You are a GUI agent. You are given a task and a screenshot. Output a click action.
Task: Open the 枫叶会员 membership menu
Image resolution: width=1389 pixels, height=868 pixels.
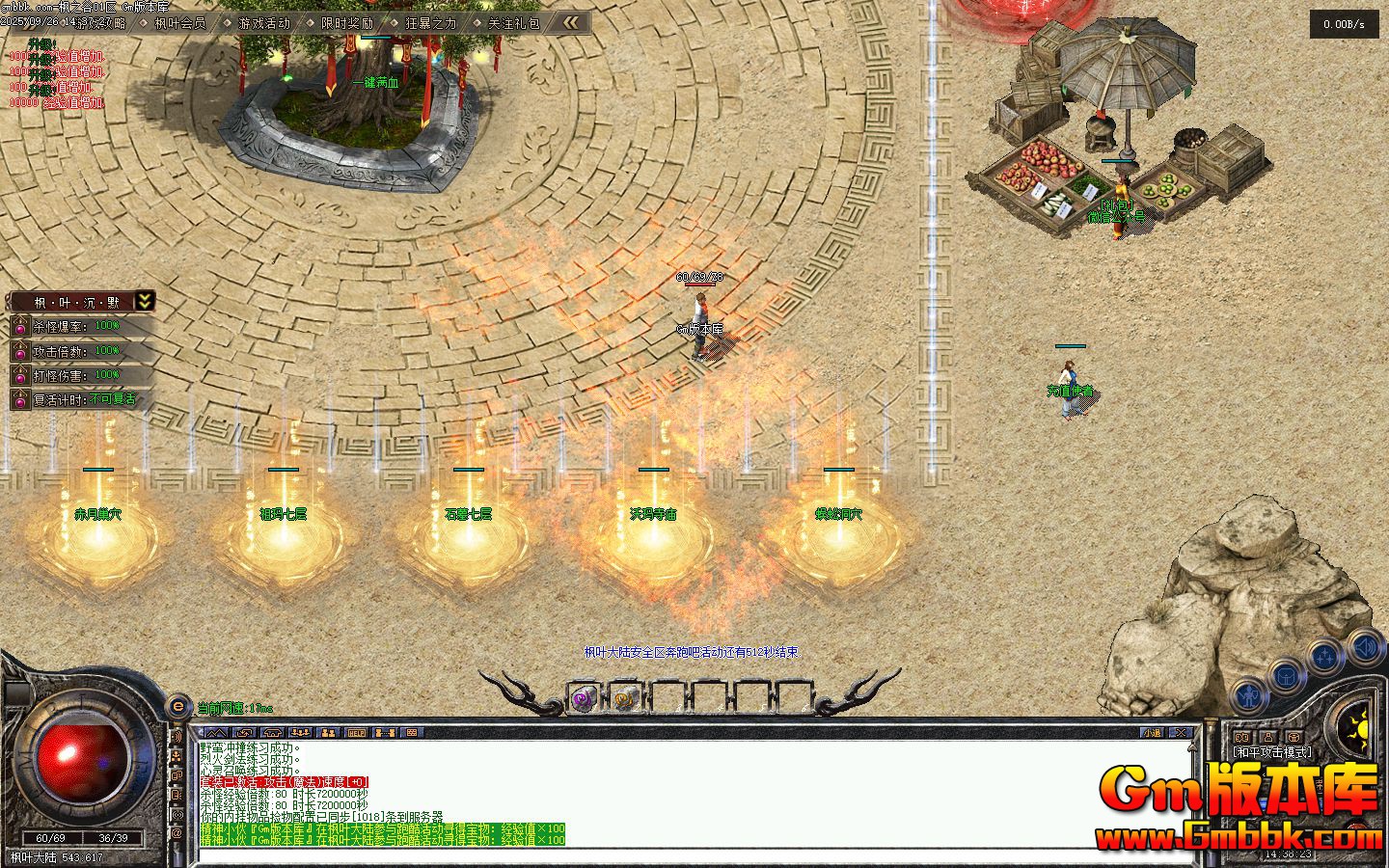179,22
